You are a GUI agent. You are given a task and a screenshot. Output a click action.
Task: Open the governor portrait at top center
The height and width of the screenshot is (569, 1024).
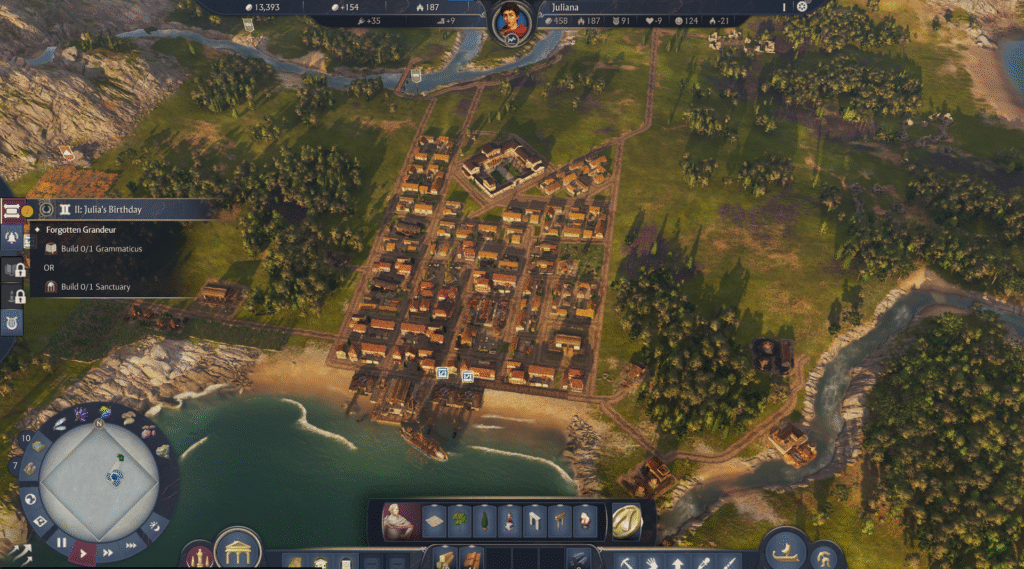tap(511, 21)
